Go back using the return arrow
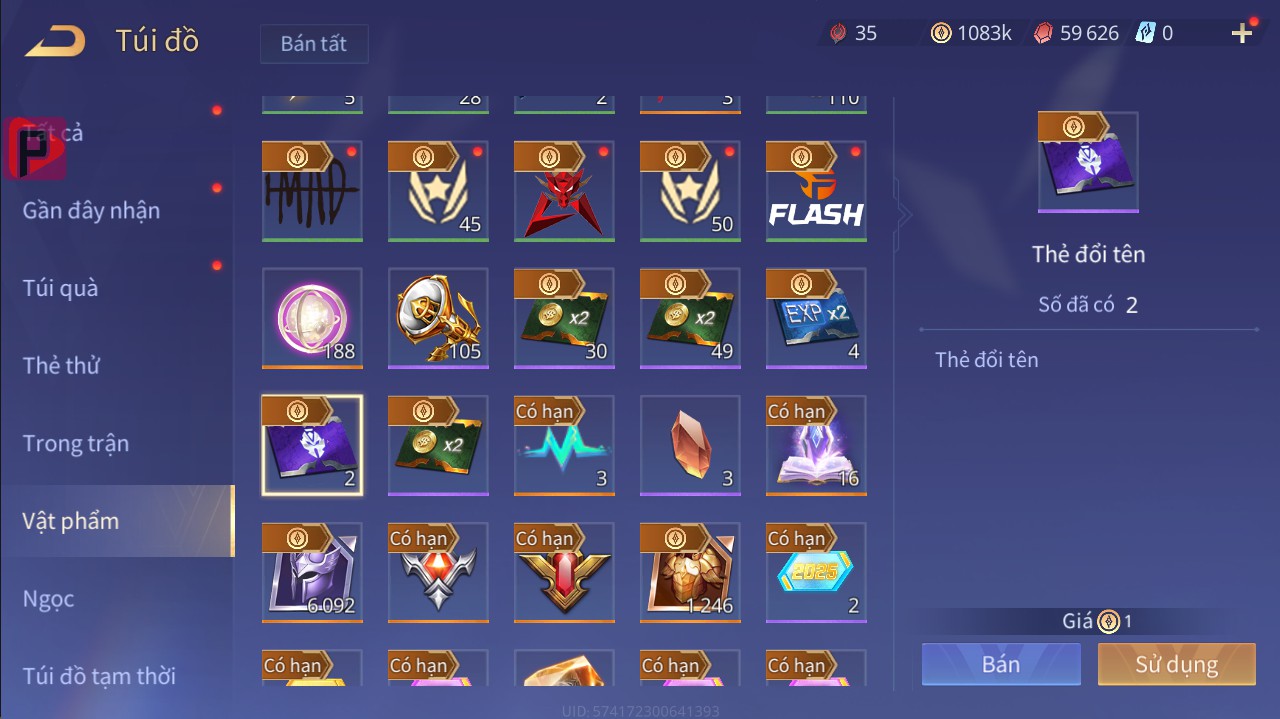Viewport: 1280px width, 719px height. (55, 42)
